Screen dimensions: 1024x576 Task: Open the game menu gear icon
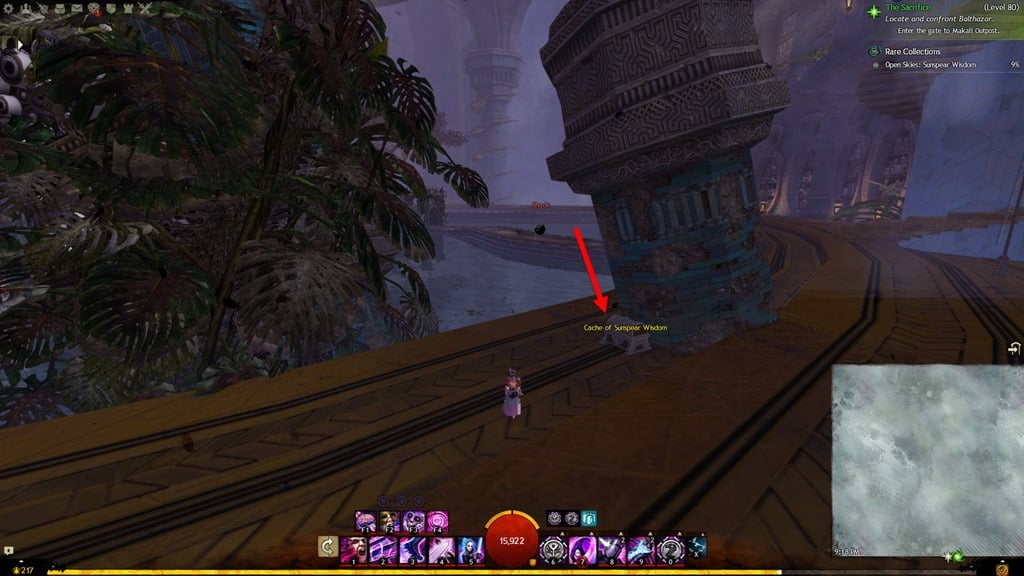tap(9, 8)
